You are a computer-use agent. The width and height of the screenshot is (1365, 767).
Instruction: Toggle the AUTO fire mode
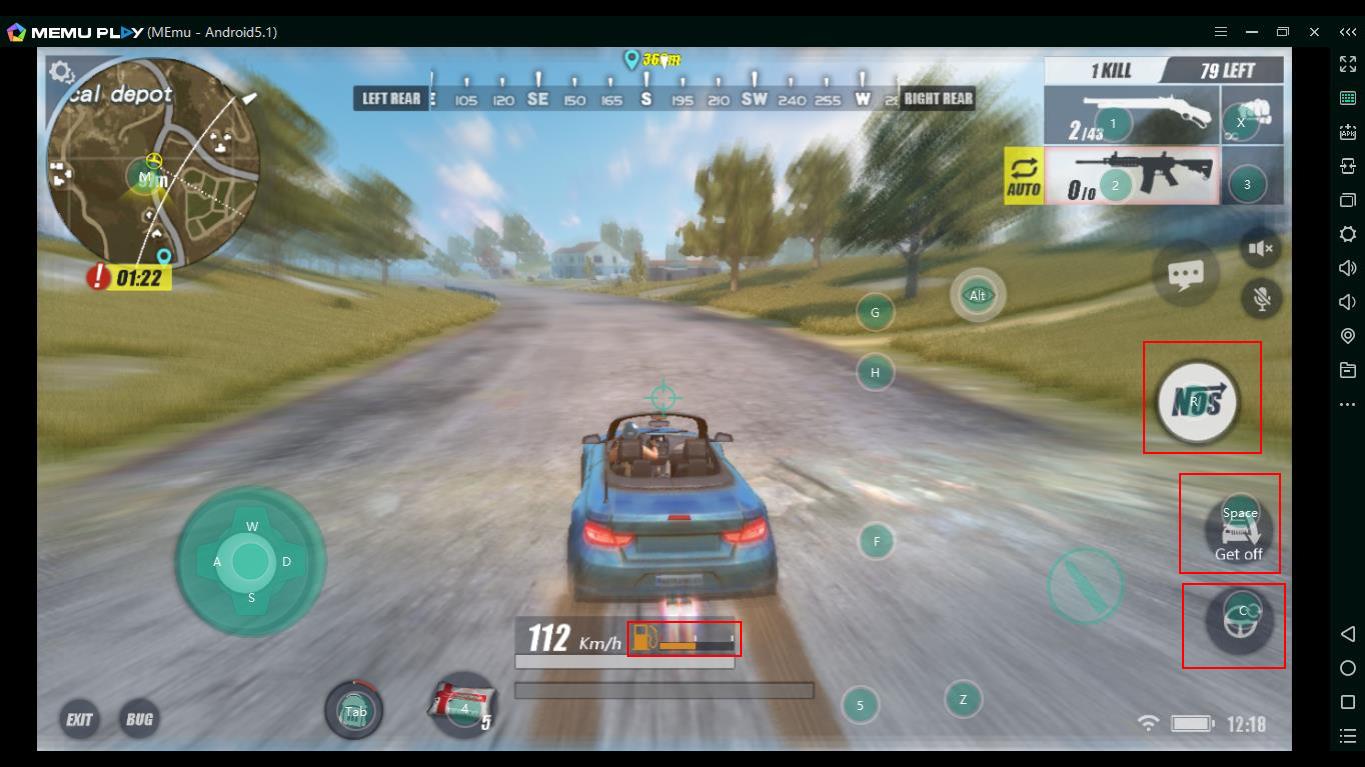coord(1024,177)
